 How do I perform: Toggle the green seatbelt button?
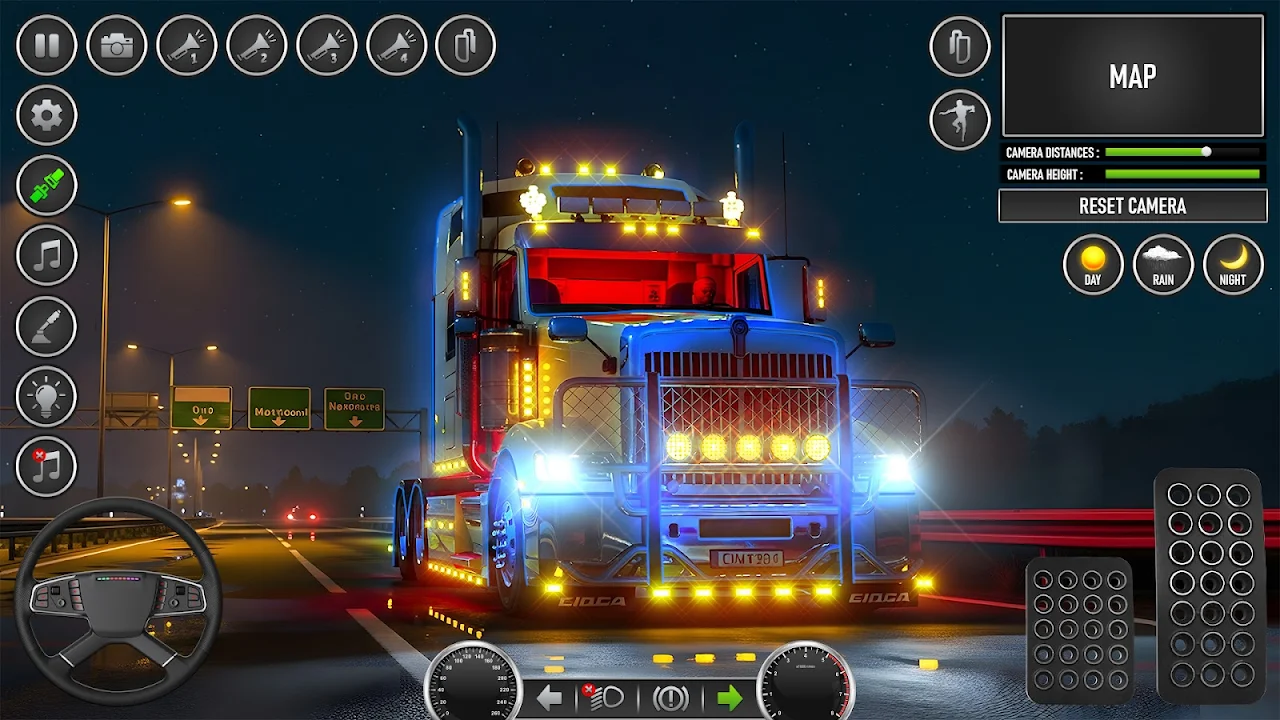point(47,185)
